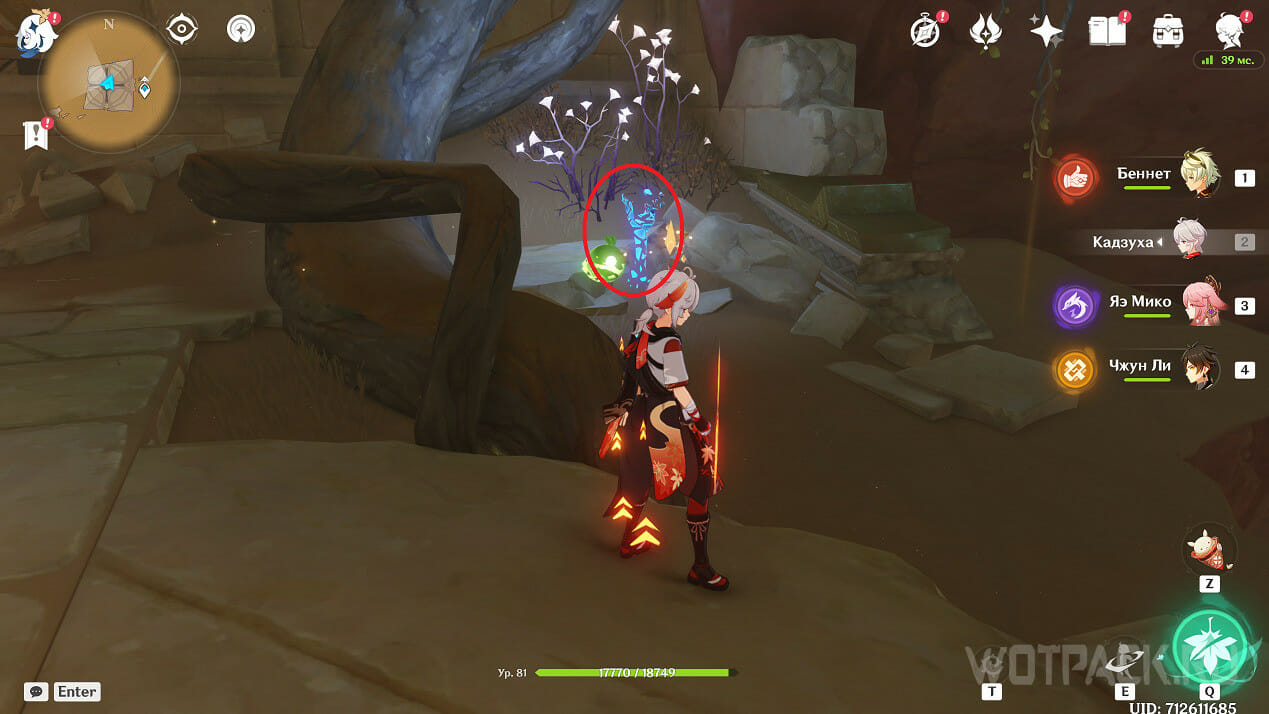The height and width of the screenshot is (714, 1269).
Task: Use the Guoba gadget icon
Action: click(1209, 548)
